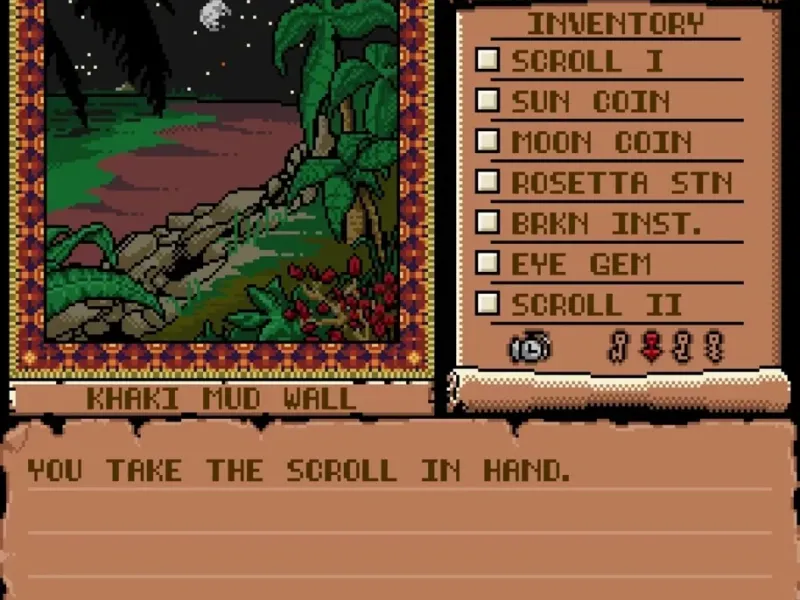Click the red down arrow icon

(651, 347)
